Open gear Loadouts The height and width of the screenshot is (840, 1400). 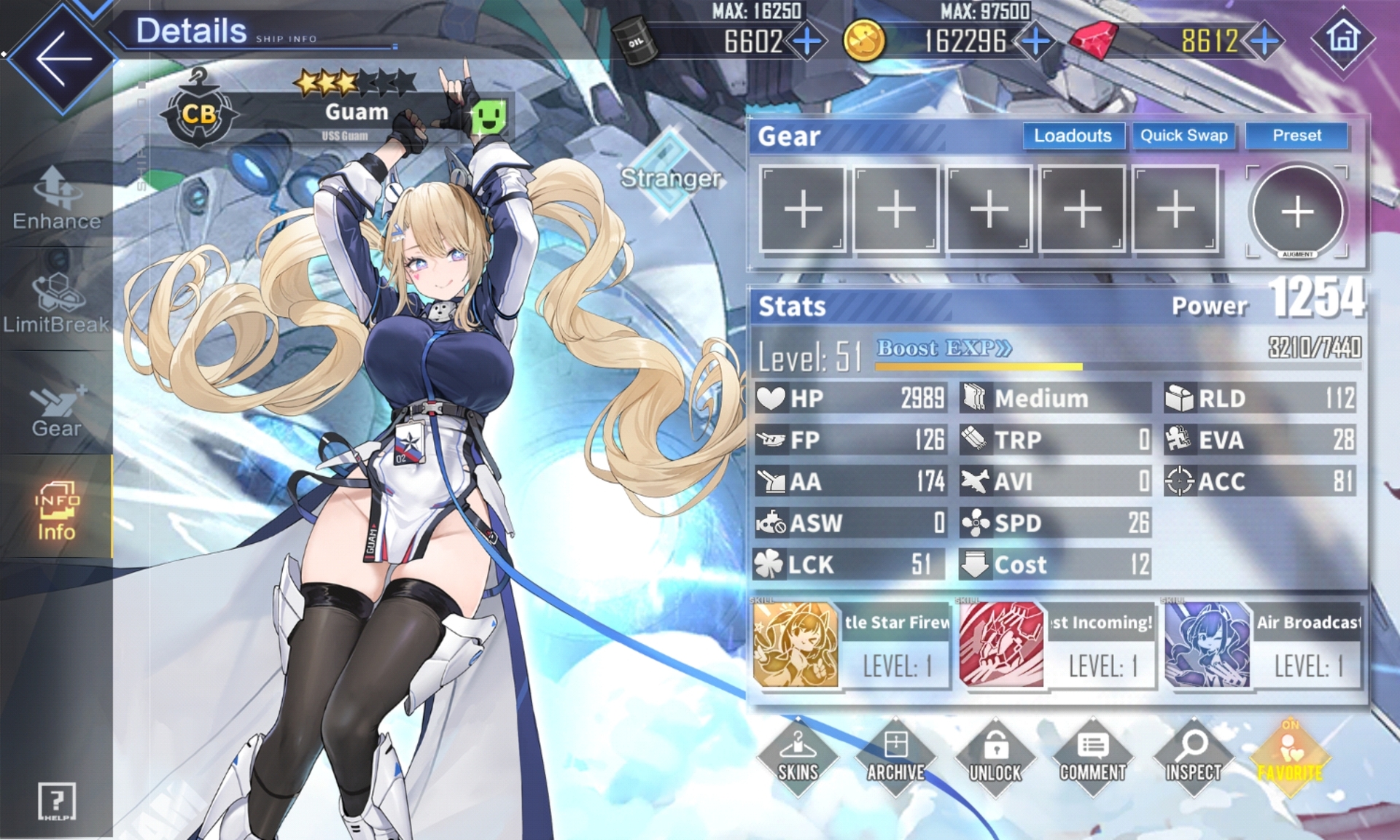click(1073, 136)
